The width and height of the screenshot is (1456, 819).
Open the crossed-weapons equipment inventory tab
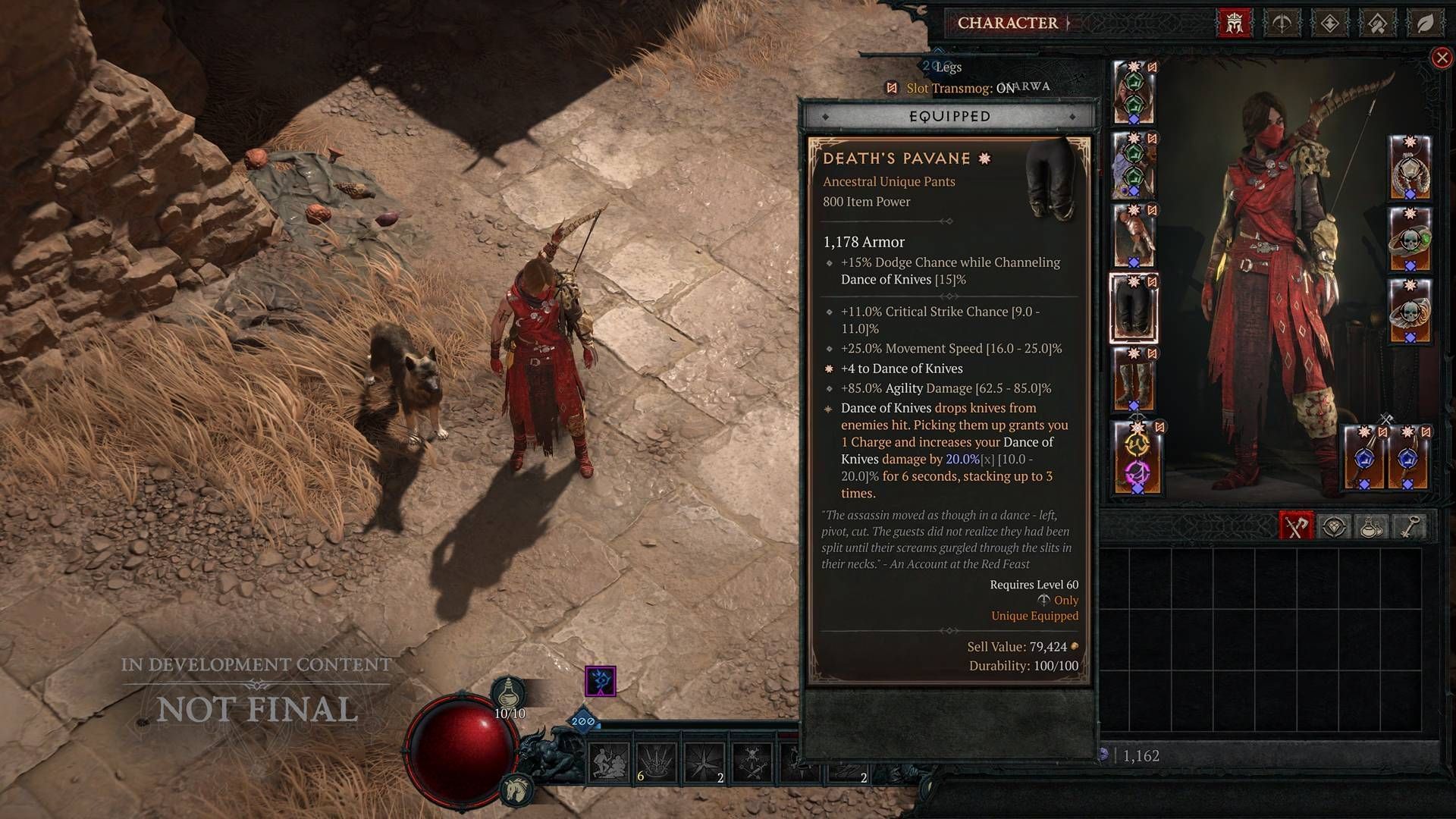pos(1295,526)
